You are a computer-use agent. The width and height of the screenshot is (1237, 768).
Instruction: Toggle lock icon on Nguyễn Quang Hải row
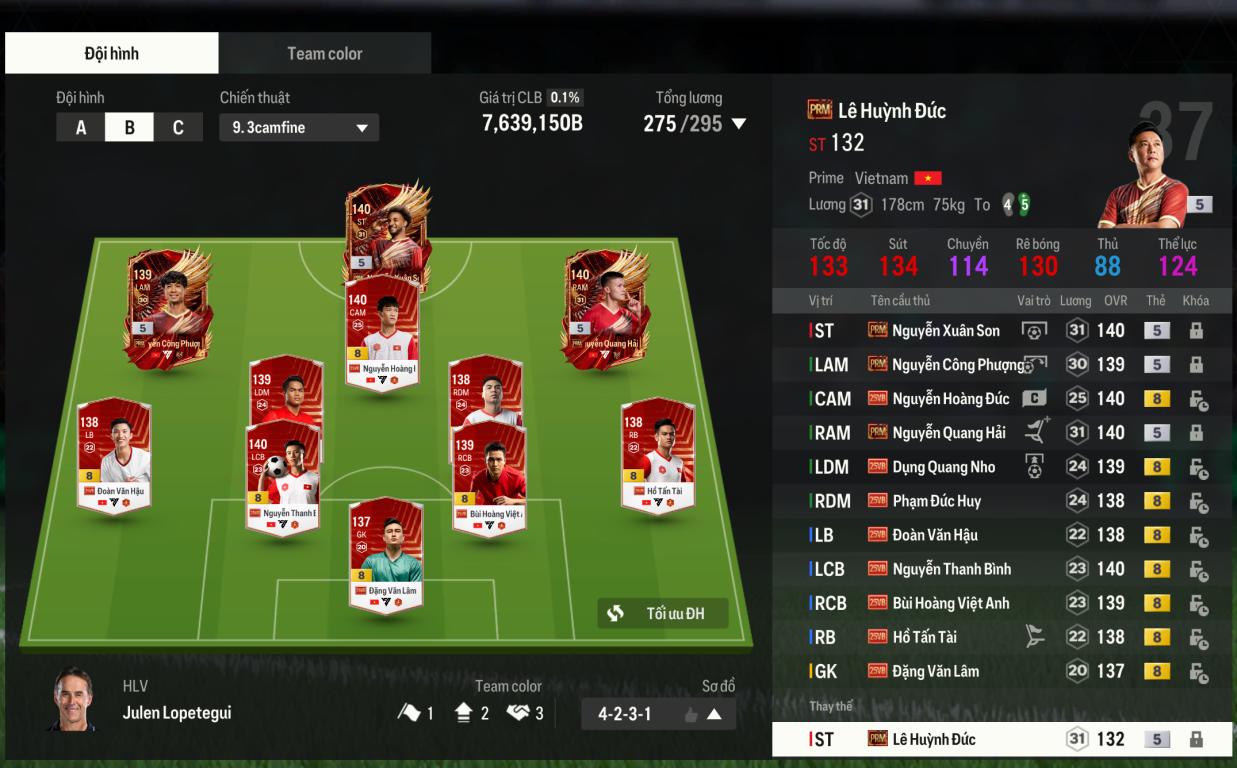point(1196,433)
